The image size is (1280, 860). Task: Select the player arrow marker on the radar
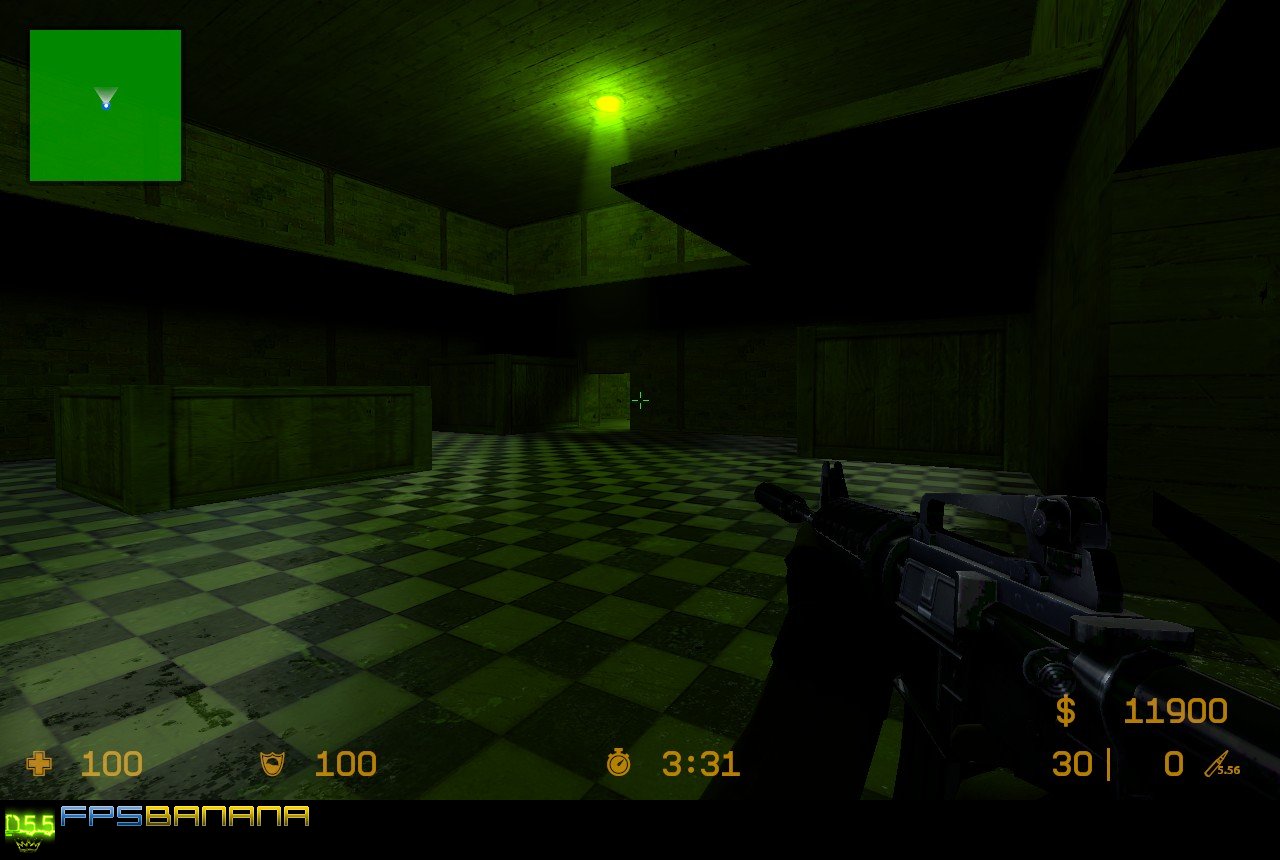[106, 98]
